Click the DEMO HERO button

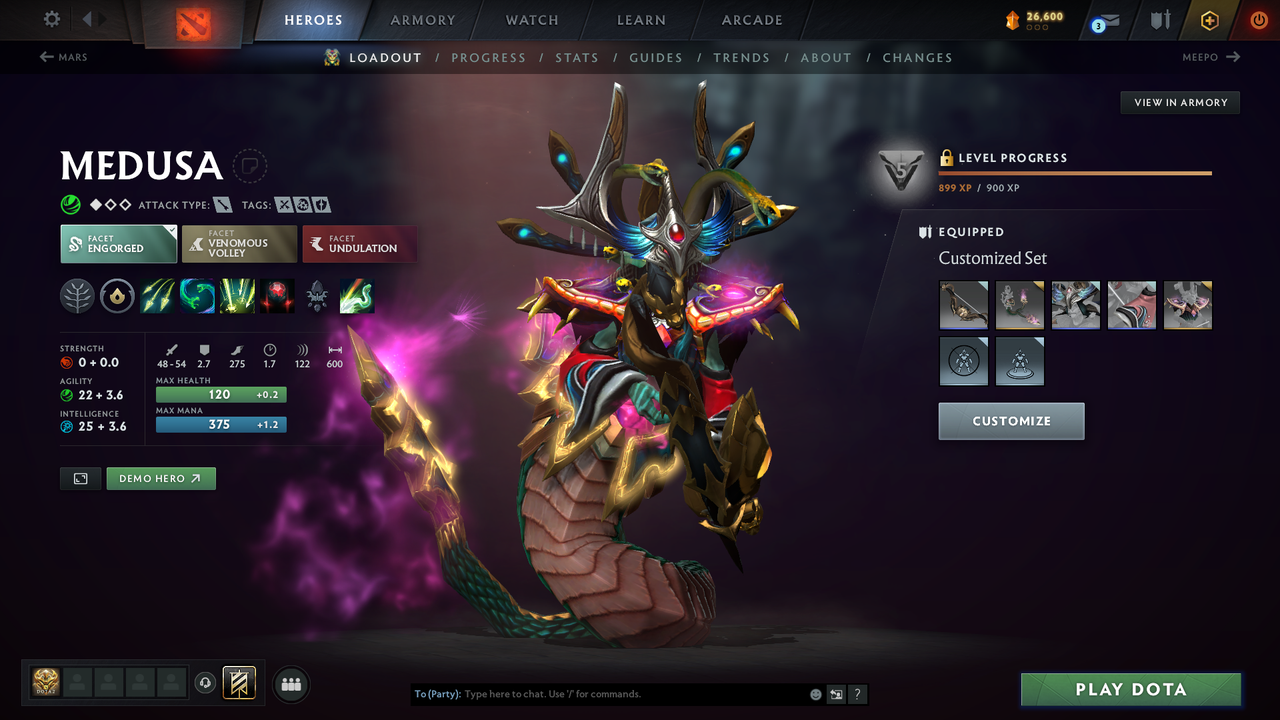[x=161, y=478]
